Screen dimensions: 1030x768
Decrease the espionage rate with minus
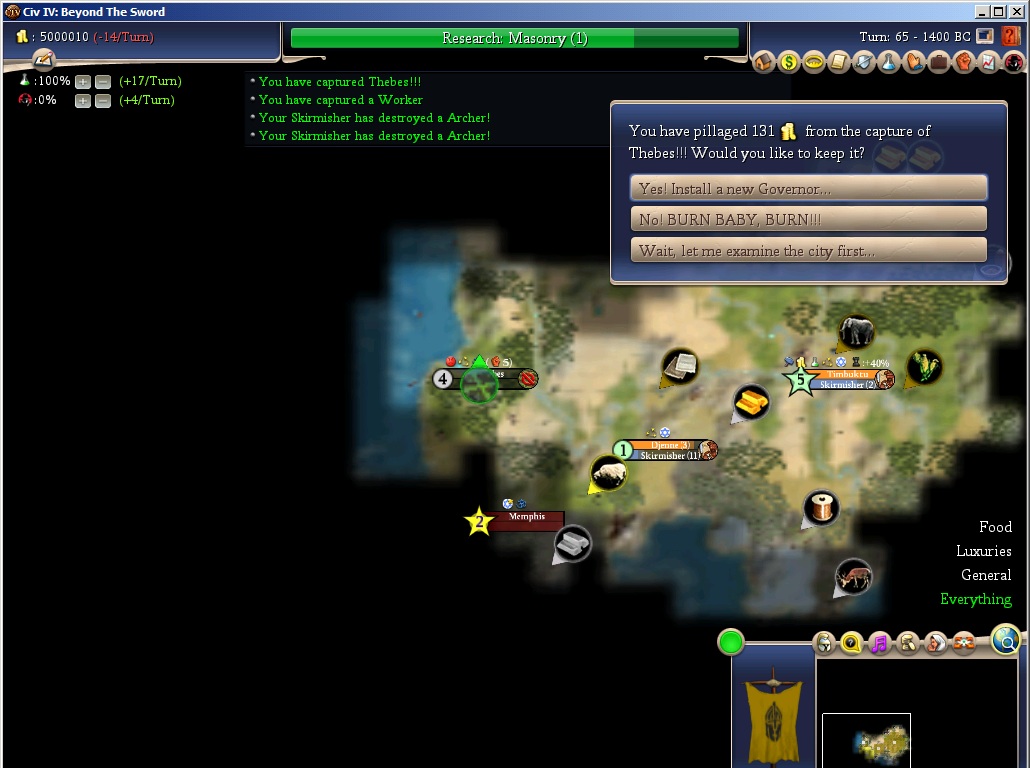point(102,100)
